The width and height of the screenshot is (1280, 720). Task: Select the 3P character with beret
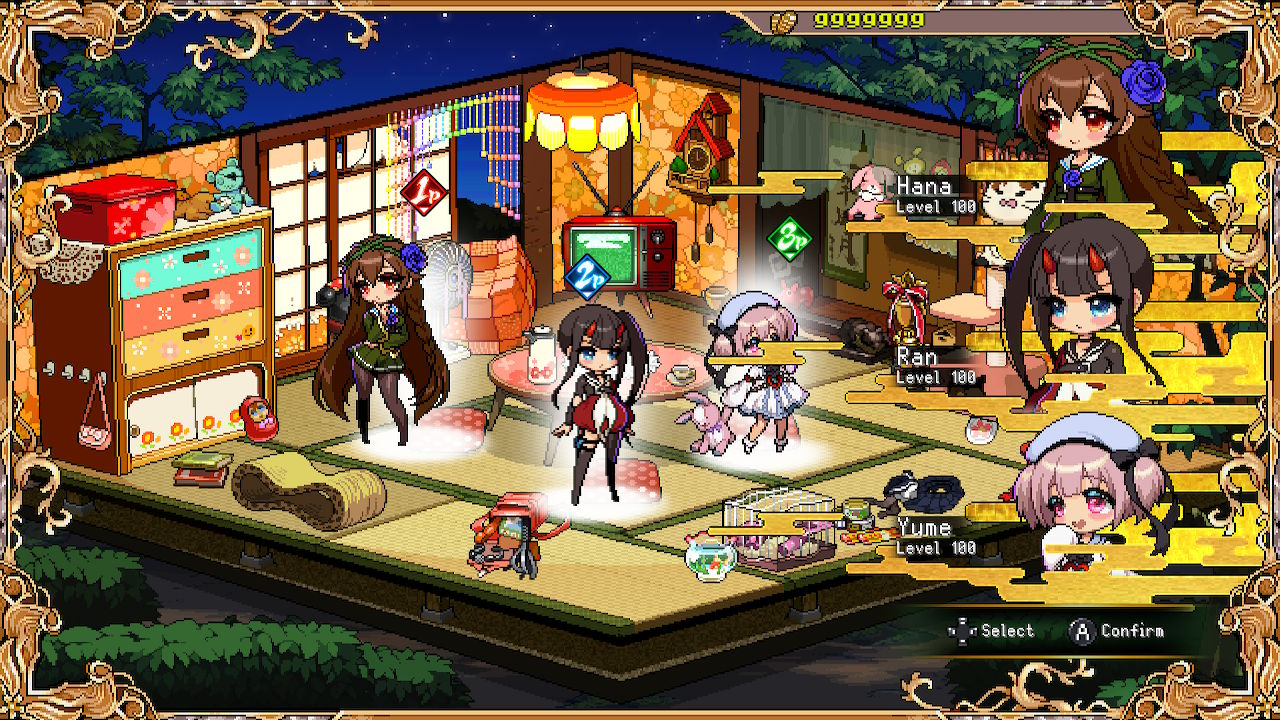[x=757, y=370]
